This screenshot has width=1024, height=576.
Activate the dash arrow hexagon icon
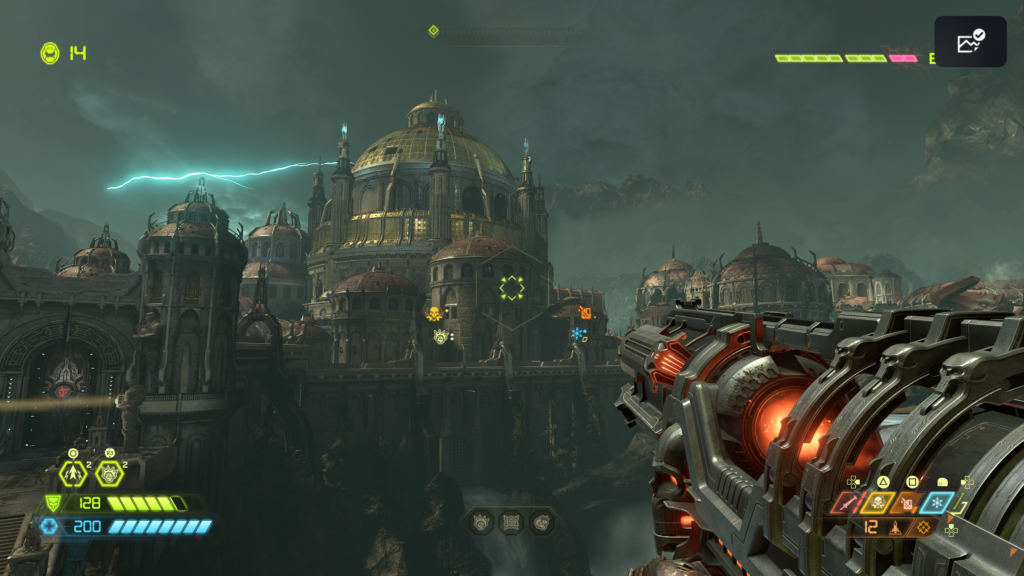coord(73,473)
